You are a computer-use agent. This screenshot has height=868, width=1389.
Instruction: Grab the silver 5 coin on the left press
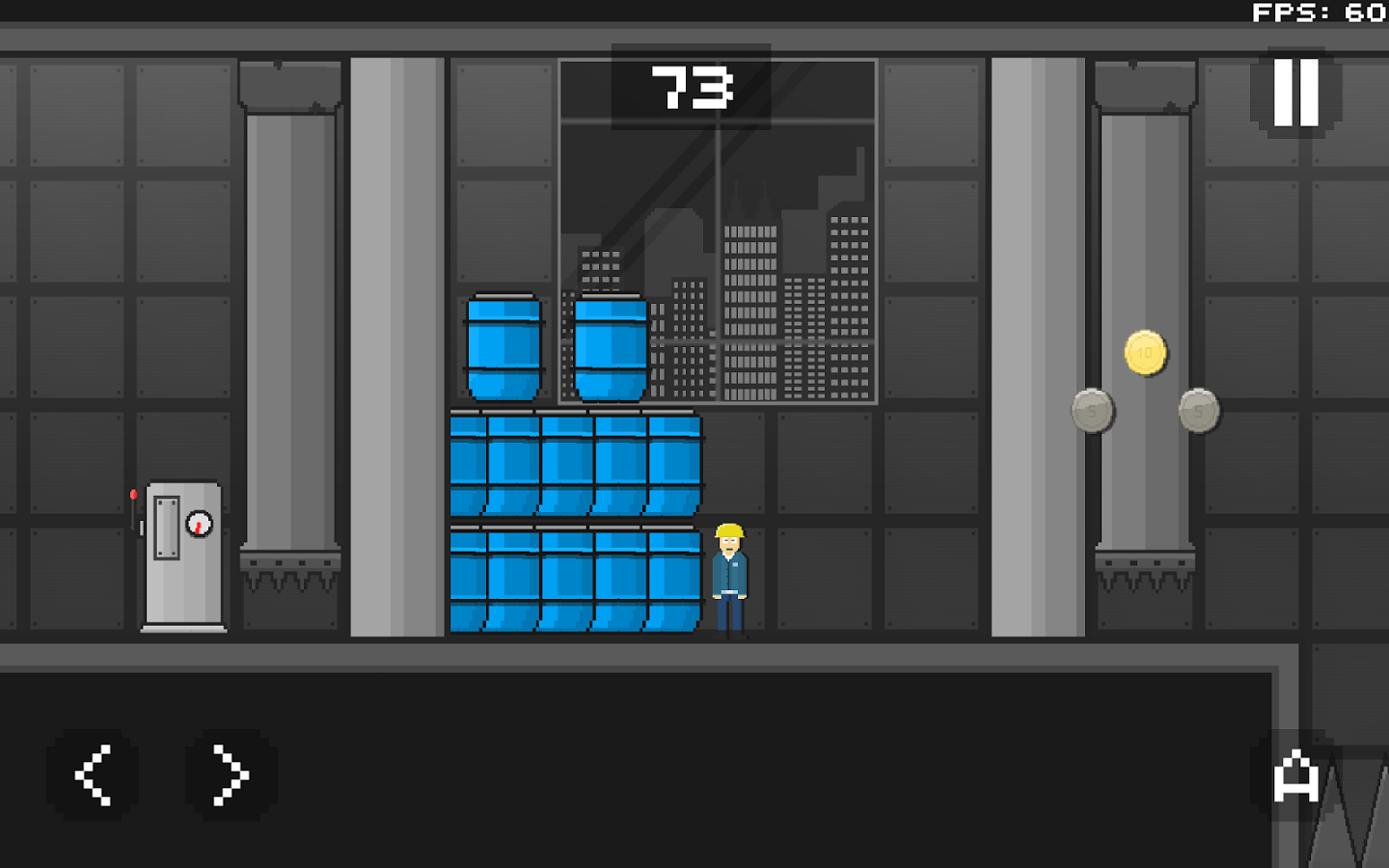(1091, 410)
